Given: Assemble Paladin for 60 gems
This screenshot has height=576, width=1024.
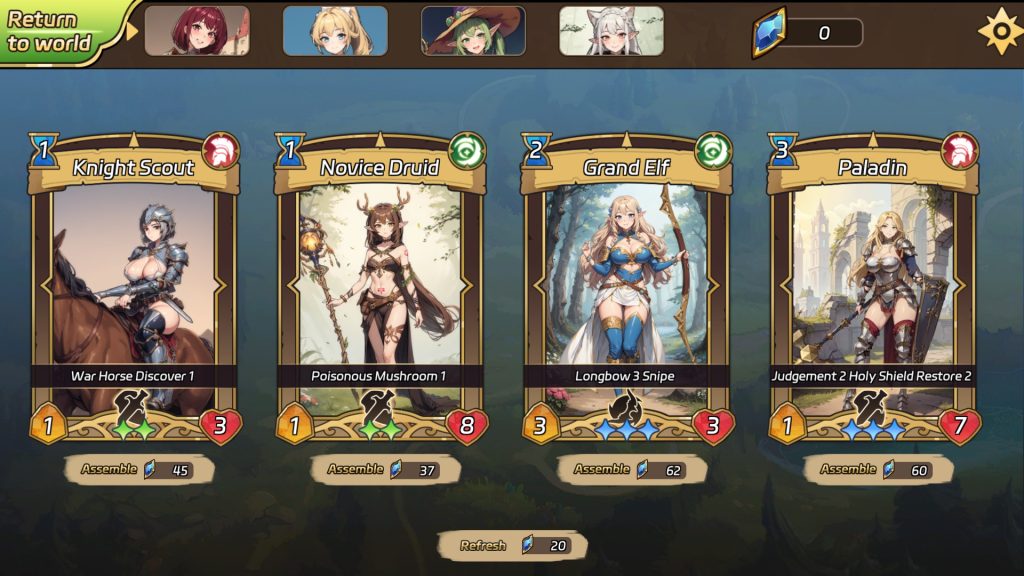Looking at the screenshot, I should click(x=877, y=469).
